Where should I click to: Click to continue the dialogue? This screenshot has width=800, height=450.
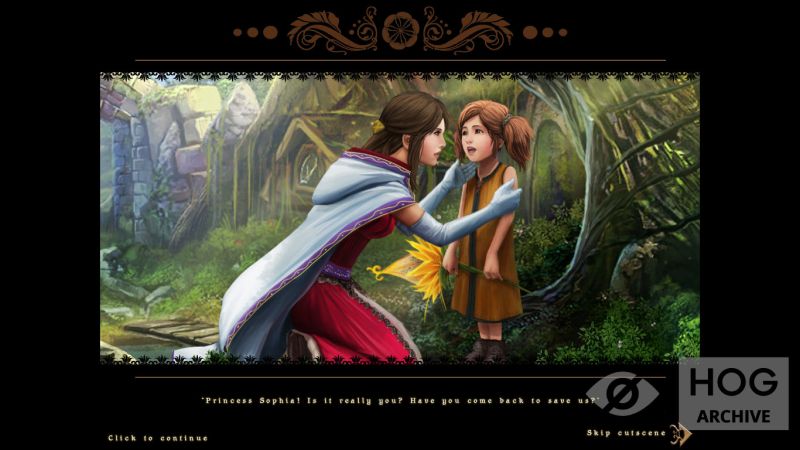point(158,438)
